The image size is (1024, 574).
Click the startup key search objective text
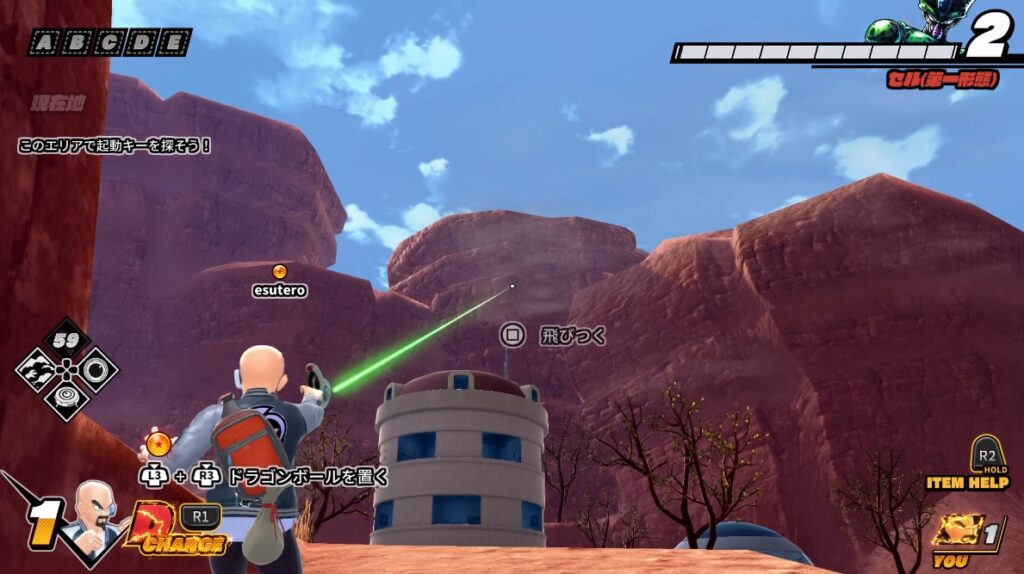[115, 146]
